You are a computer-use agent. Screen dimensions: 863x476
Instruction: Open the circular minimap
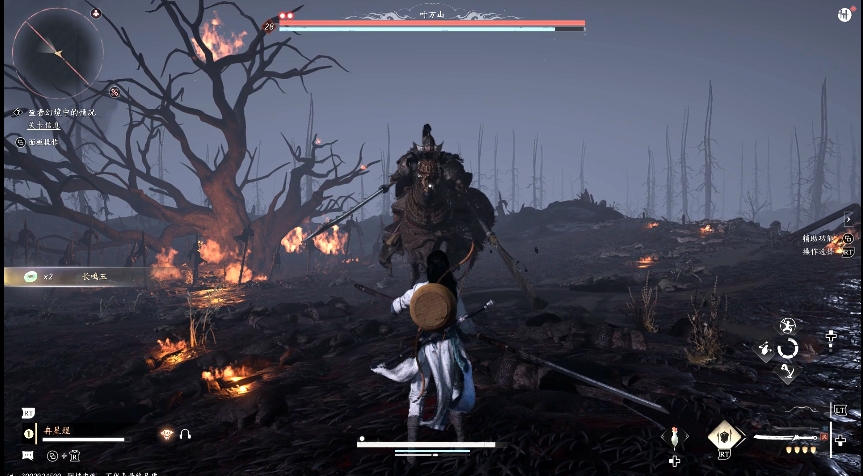pos(57,52)
